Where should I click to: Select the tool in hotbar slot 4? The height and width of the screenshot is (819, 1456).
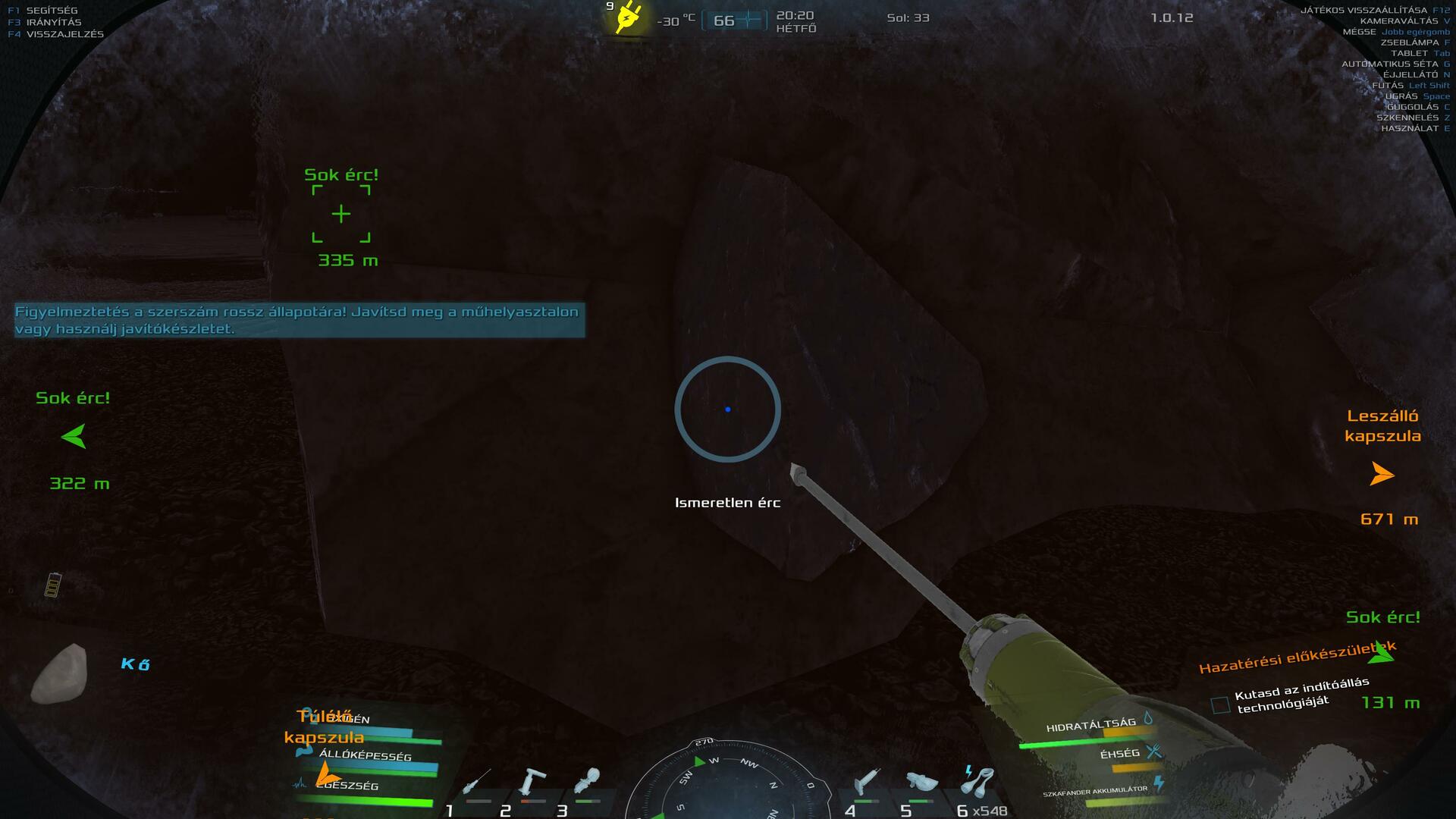pyautogui.click(x=867, y=783)
